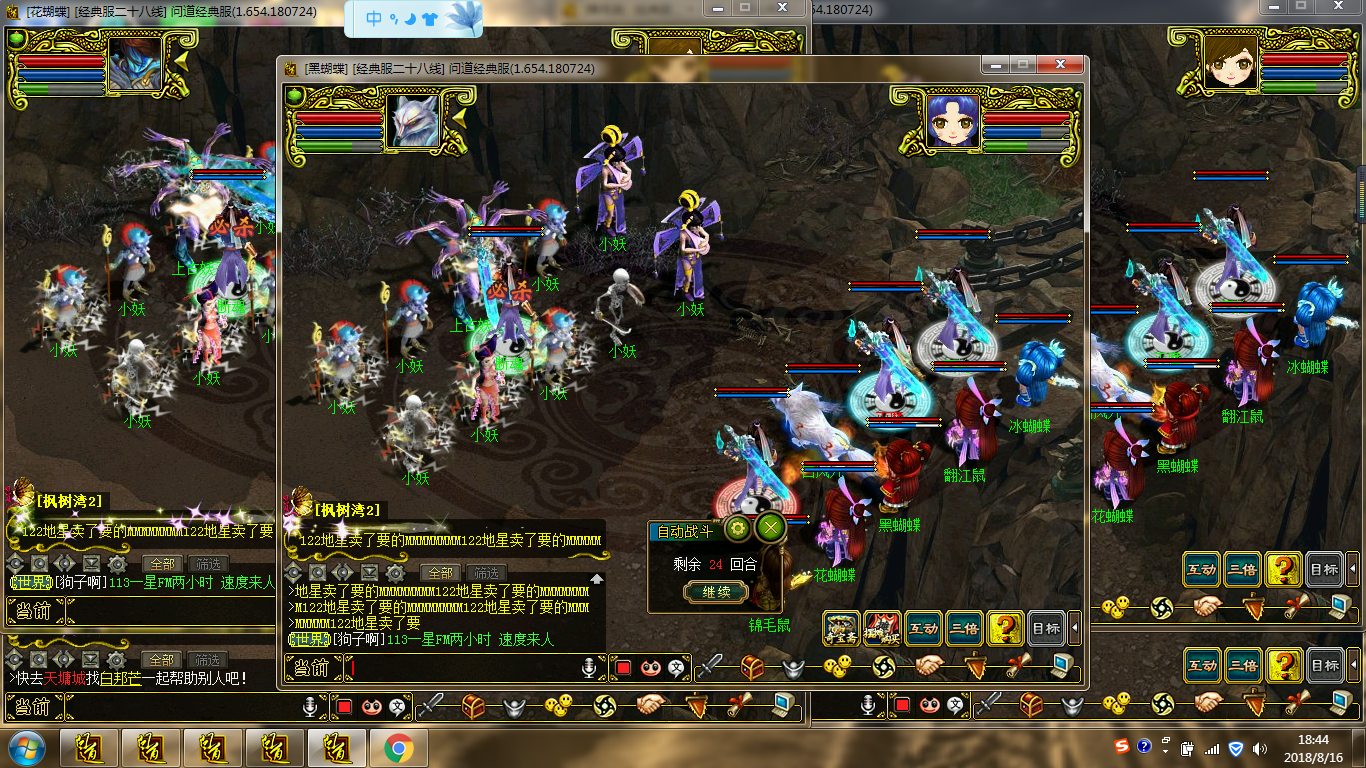Select the blue-skinned monster portrait
Screen dimensions: 1366x768
(134, 63)
